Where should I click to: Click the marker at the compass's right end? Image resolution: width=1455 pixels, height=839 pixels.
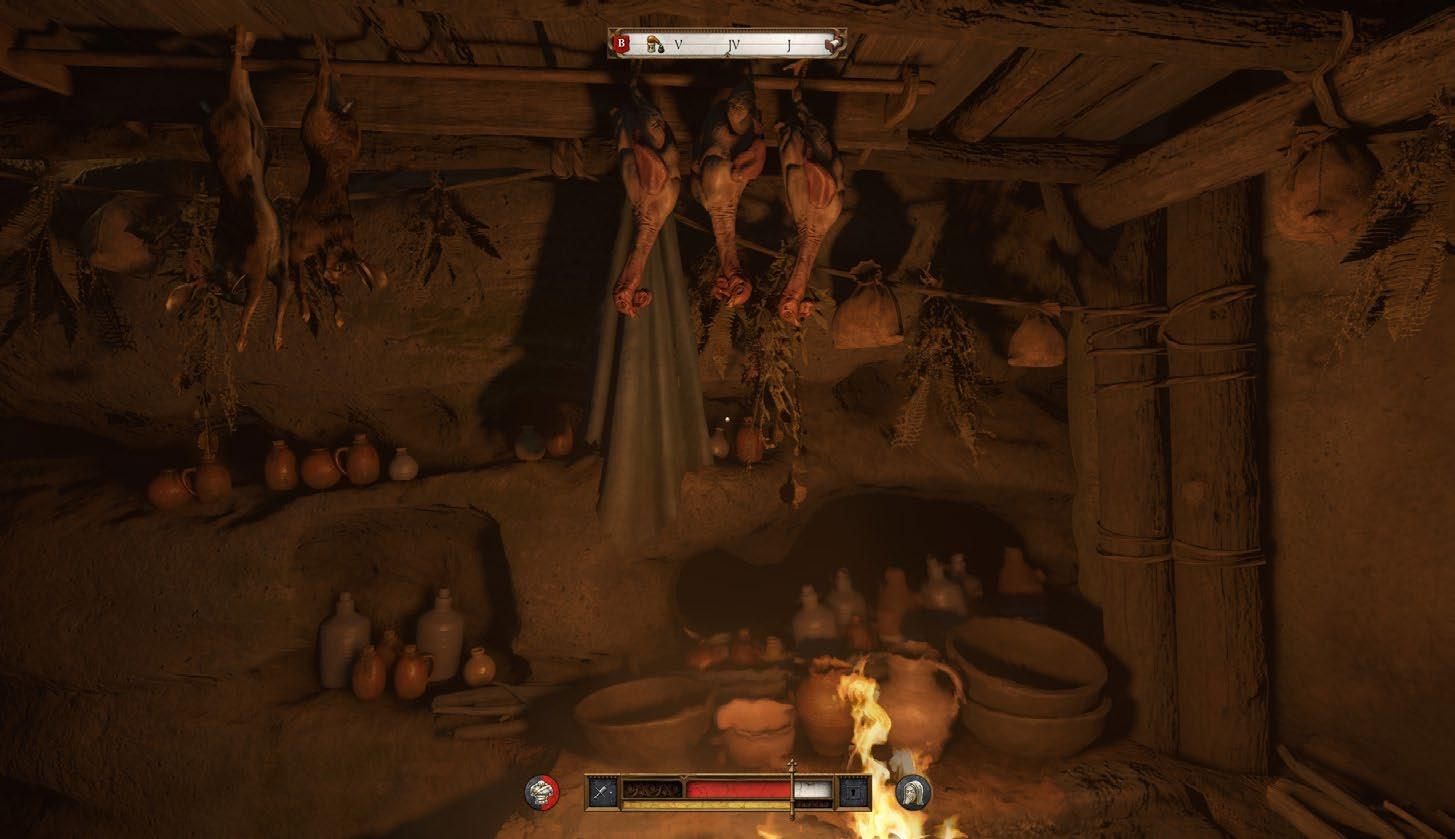[831, 45]
